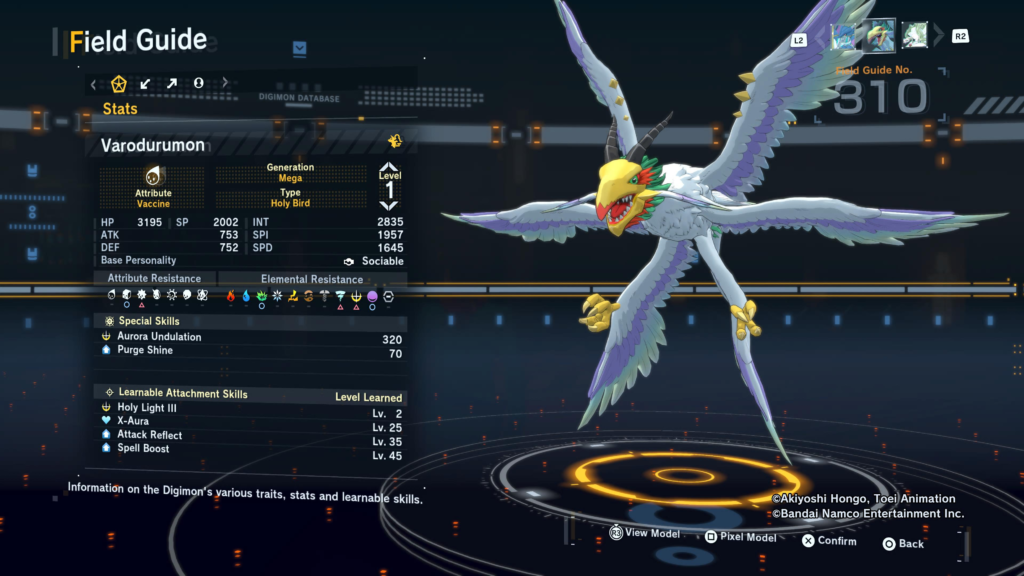Increase the Level with the up arrow
Image resolution: width=1024 pixels, height=576 pixels.
tap(389, 168)
